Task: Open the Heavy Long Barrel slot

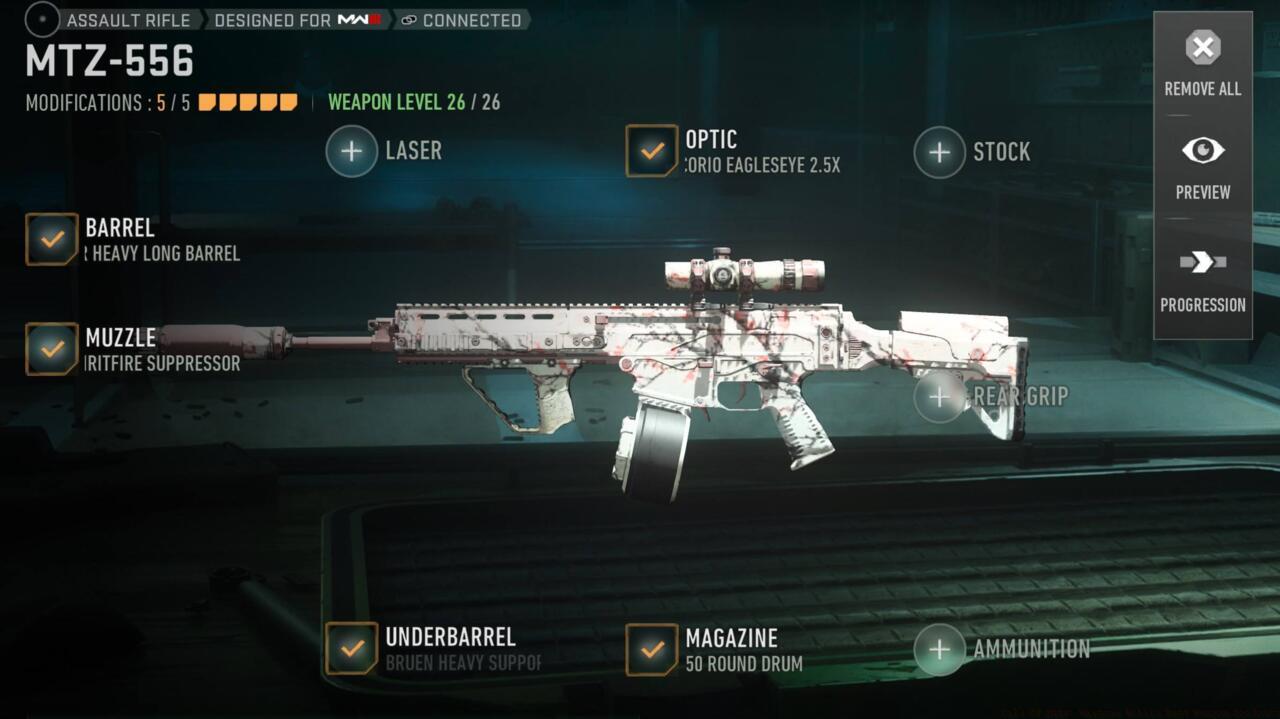Action: 52,239
